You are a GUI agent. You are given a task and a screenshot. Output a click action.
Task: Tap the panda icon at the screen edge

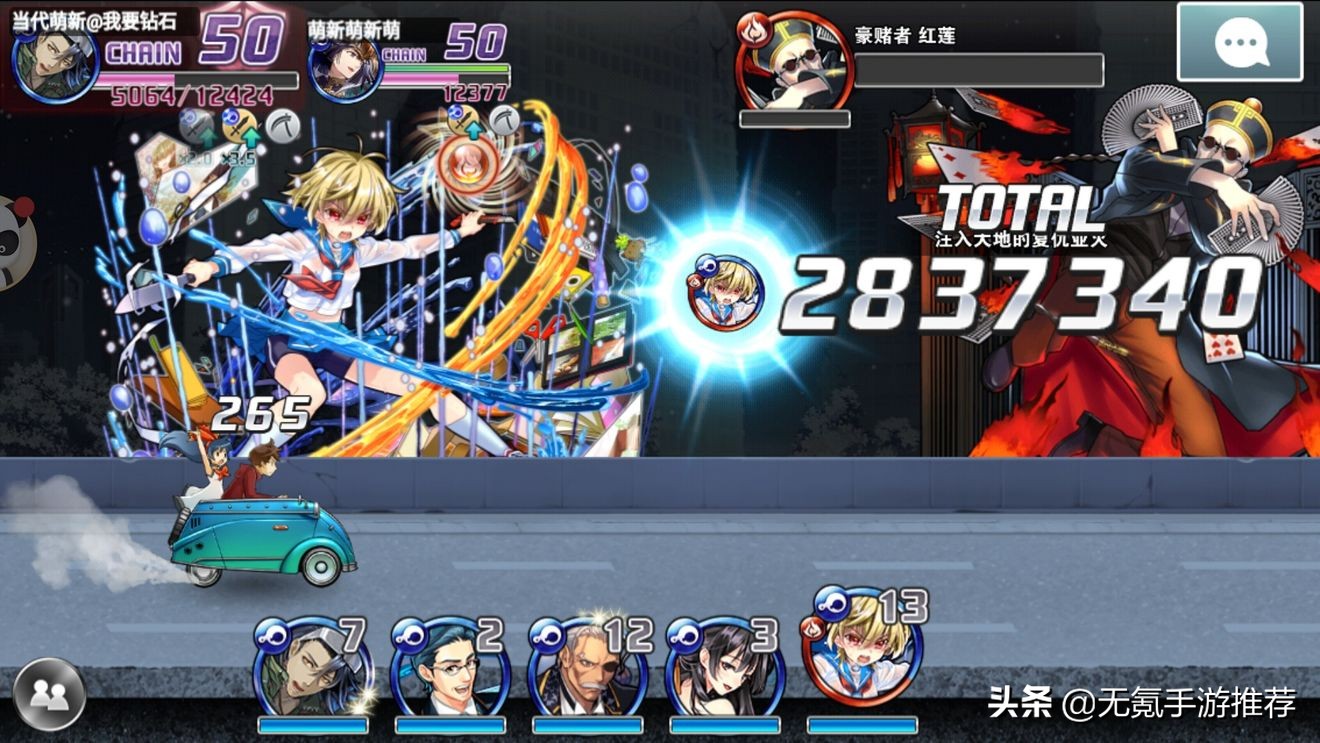(x=14, y=240)
